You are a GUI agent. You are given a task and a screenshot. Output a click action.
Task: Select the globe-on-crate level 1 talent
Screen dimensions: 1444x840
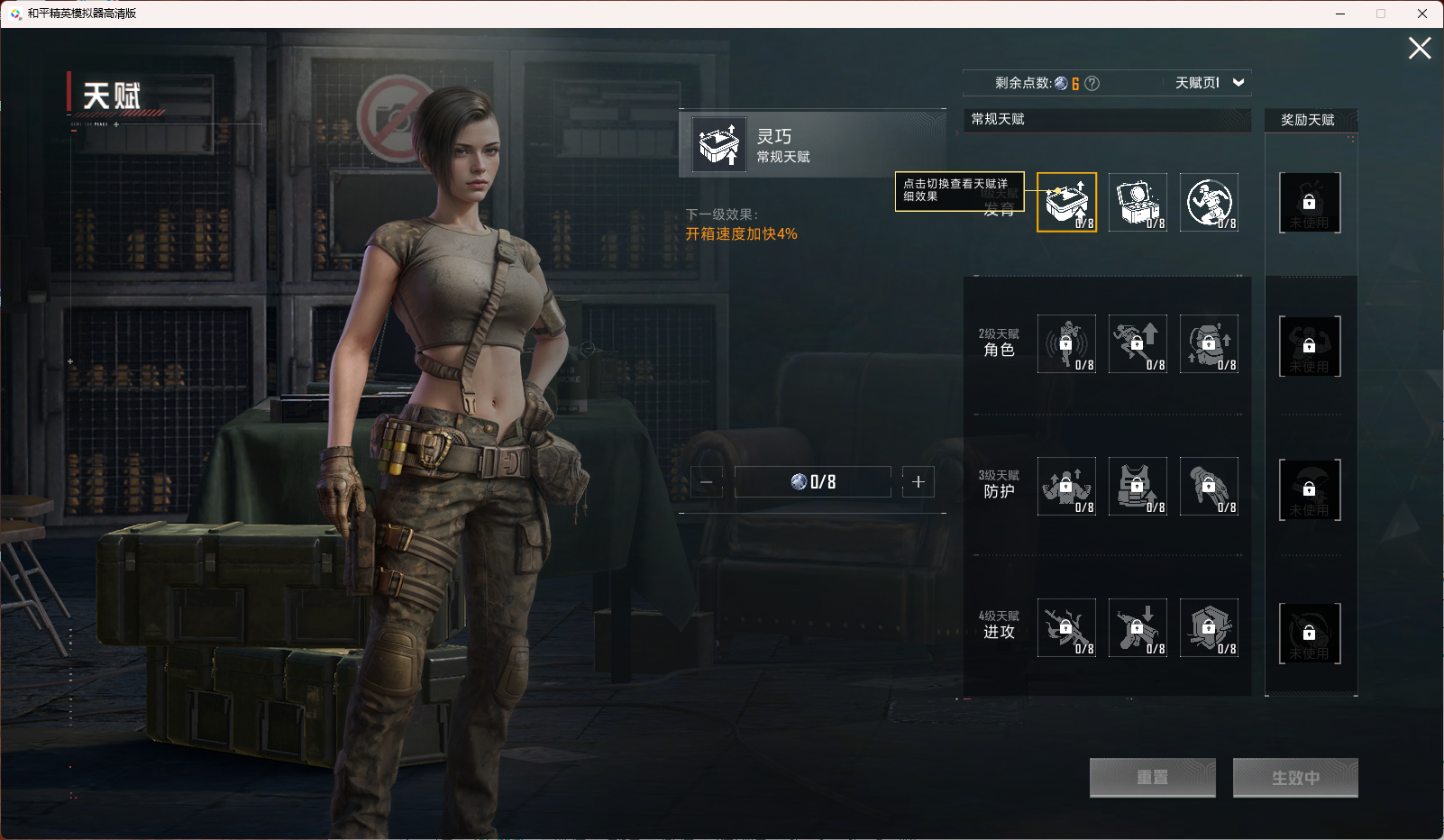(1138, 202)
